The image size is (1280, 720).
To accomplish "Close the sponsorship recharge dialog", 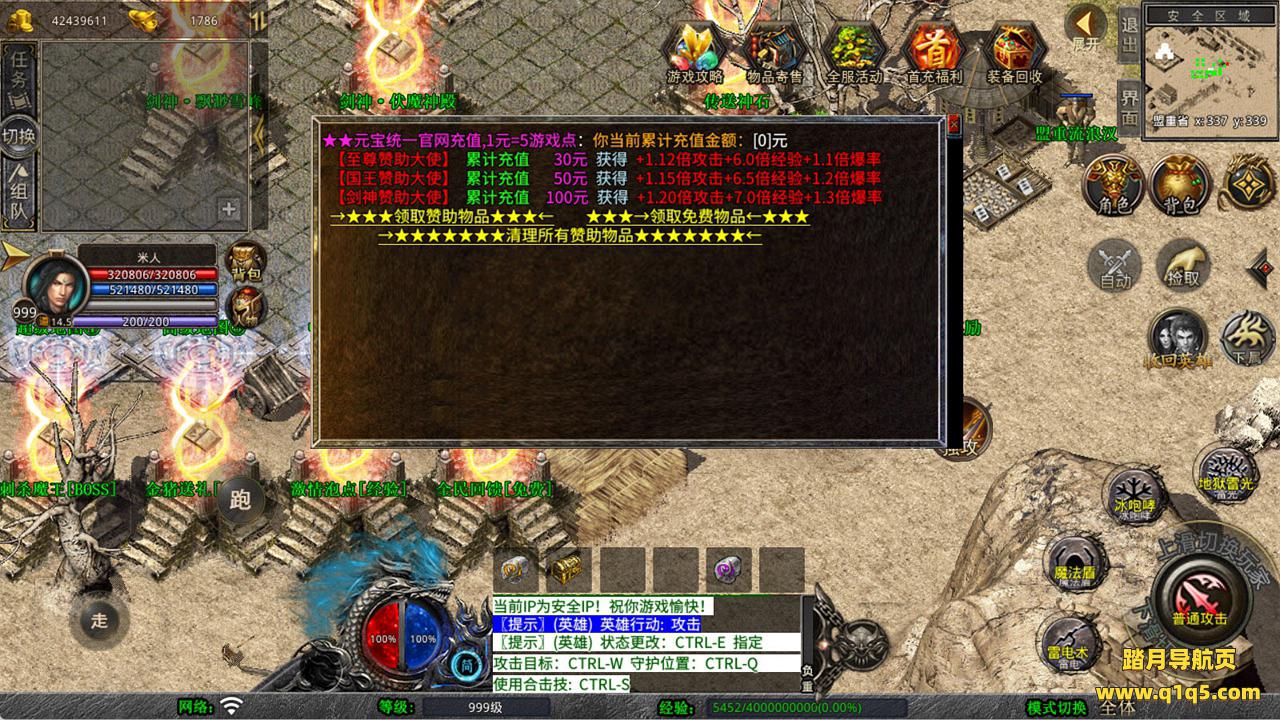I will (x=953, y=125).
